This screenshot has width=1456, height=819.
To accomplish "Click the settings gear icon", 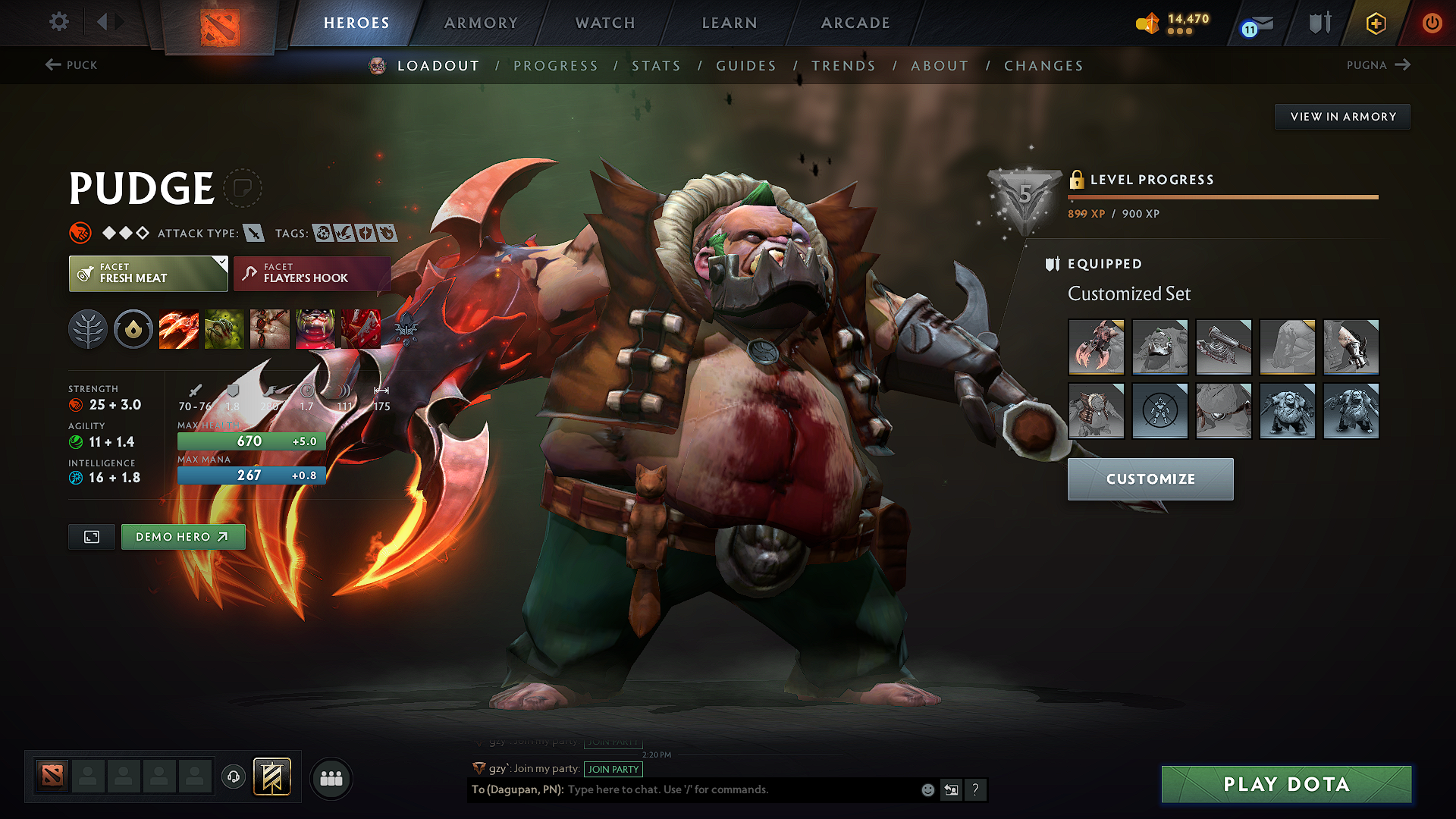I will pyautogui.click(x=58, y=22).
